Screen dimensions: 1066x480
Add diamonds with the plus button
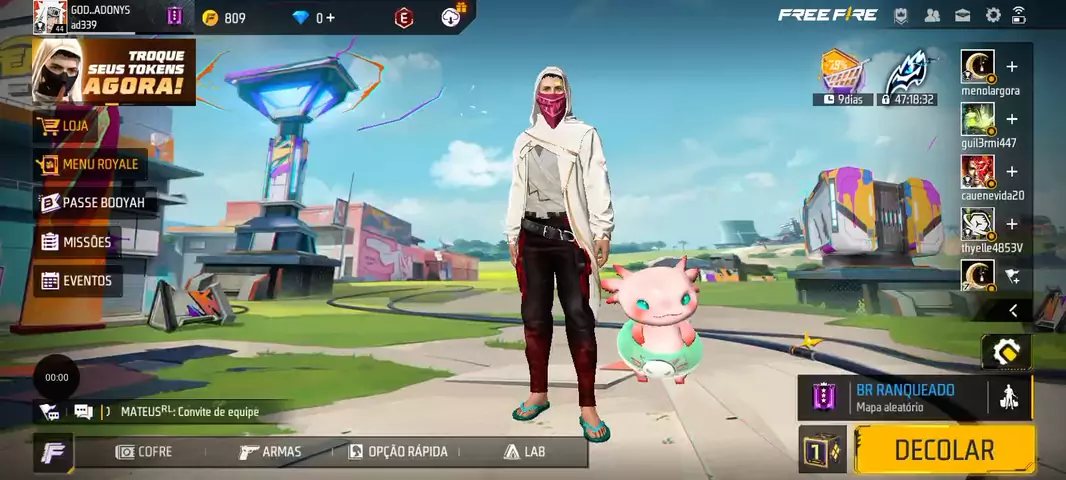pyautogui.click(x=330, y=18)
